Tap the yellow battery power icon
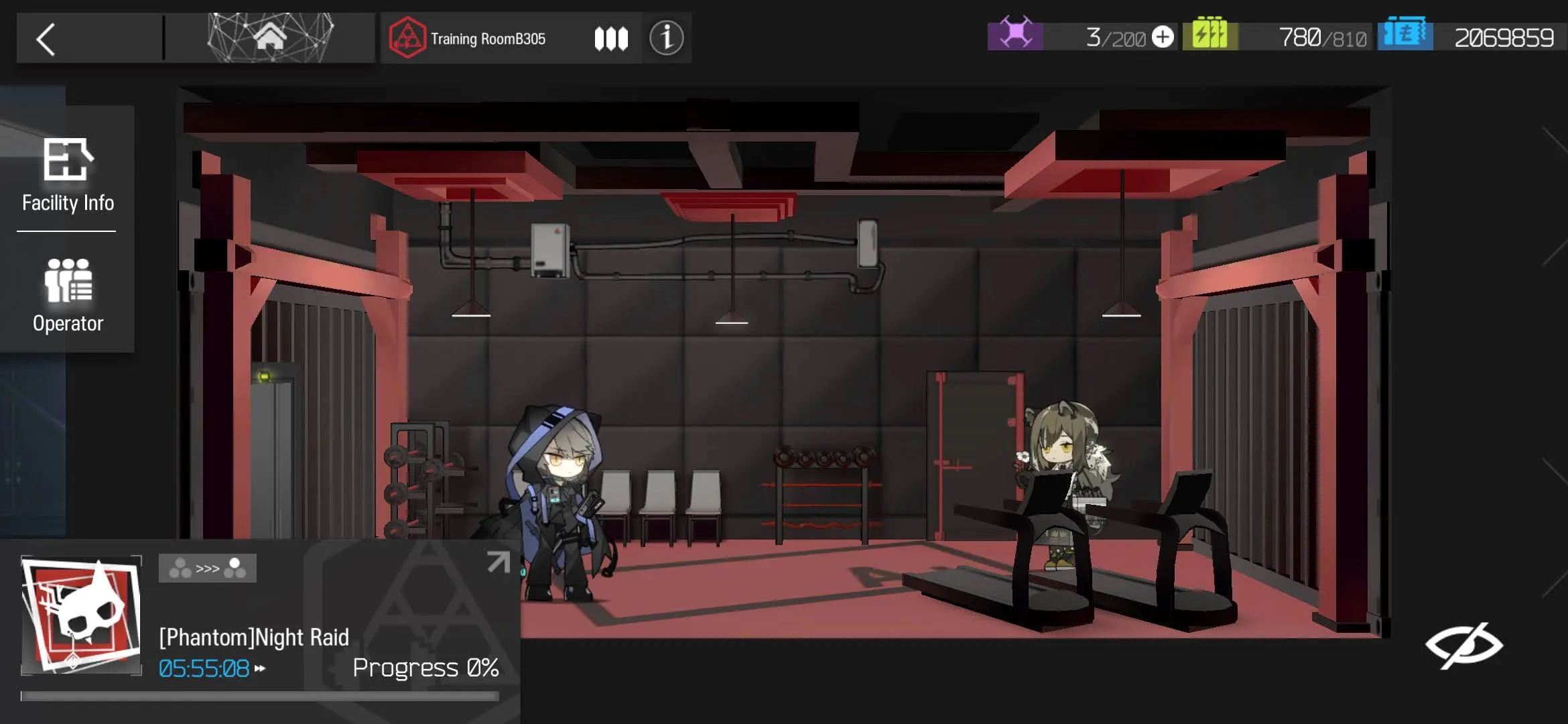Viewport: 1568px width, 724px height. pos(1210,35)
